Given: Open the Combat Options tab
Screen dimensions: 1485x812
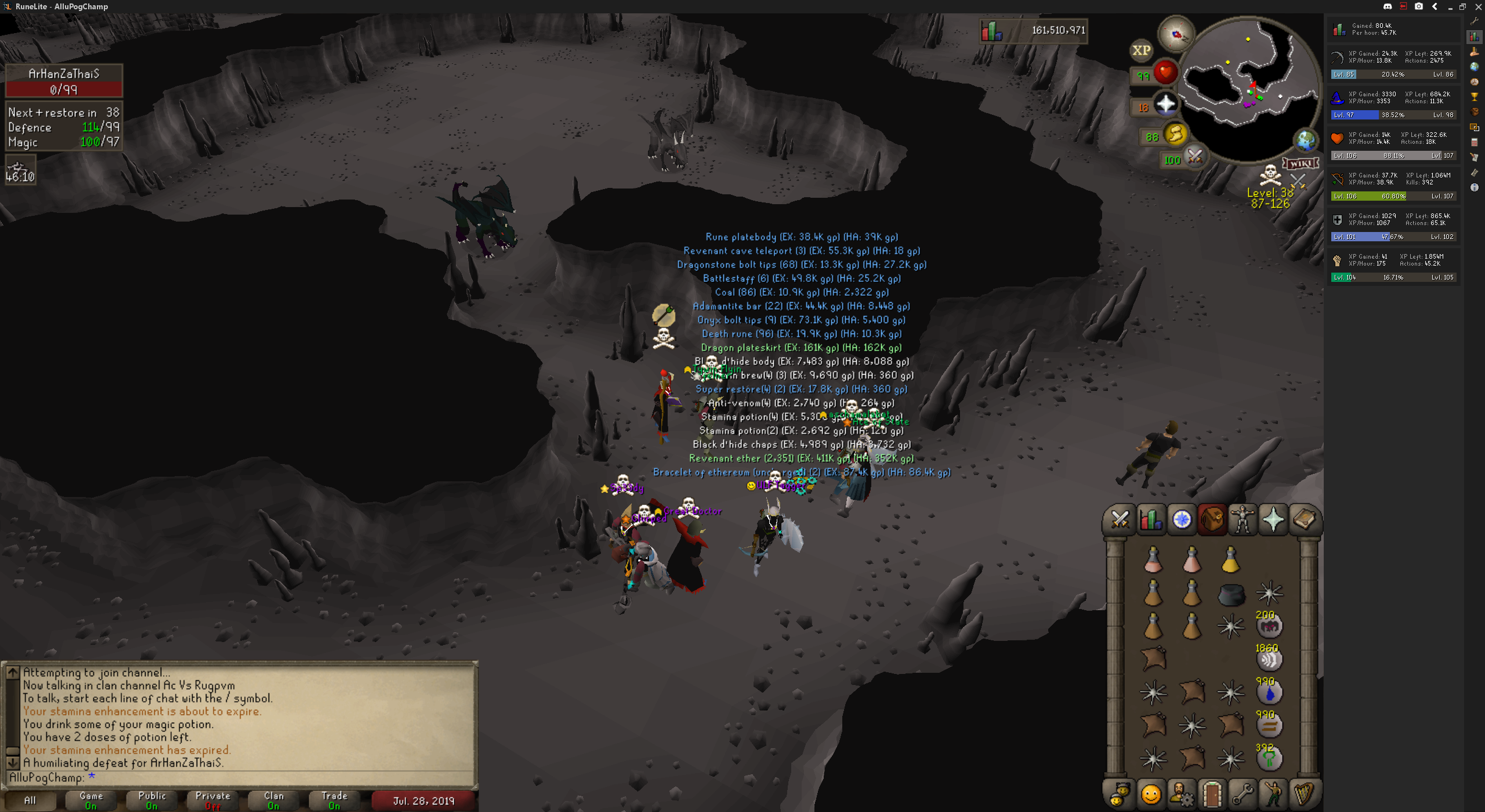Looking at the screenshot, I should (1120, 519).
